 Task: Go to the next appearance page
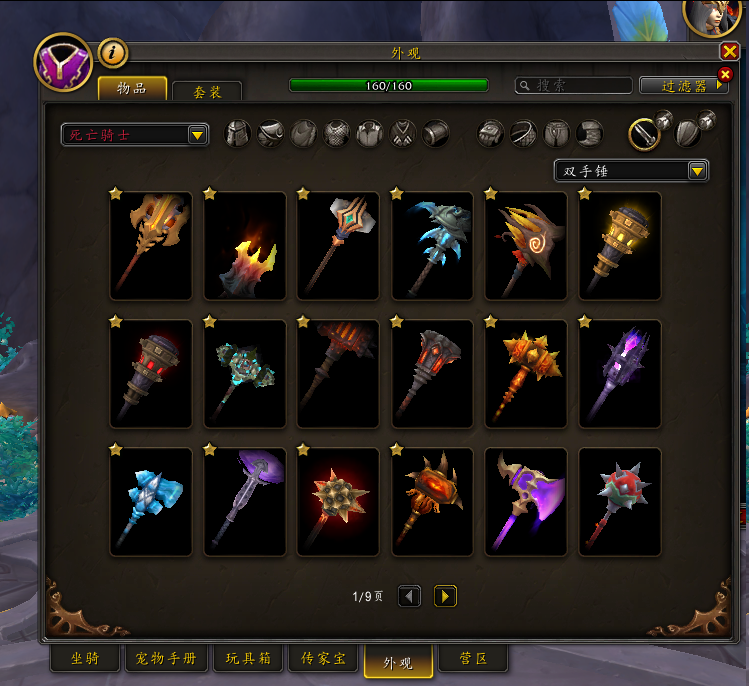click(445, 596)
